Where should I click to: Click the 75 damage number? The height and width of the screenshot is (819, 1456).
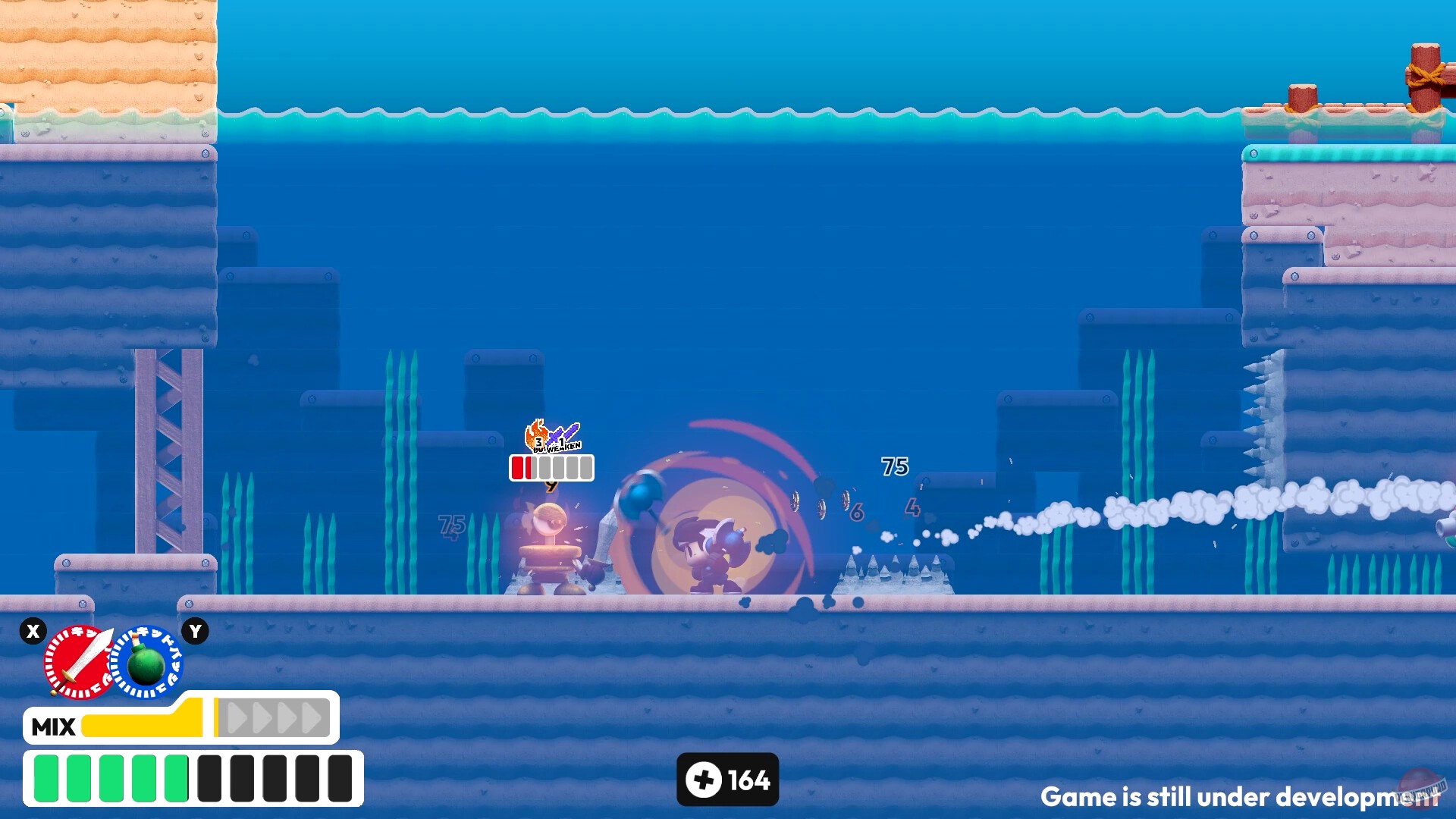(894, 466)
